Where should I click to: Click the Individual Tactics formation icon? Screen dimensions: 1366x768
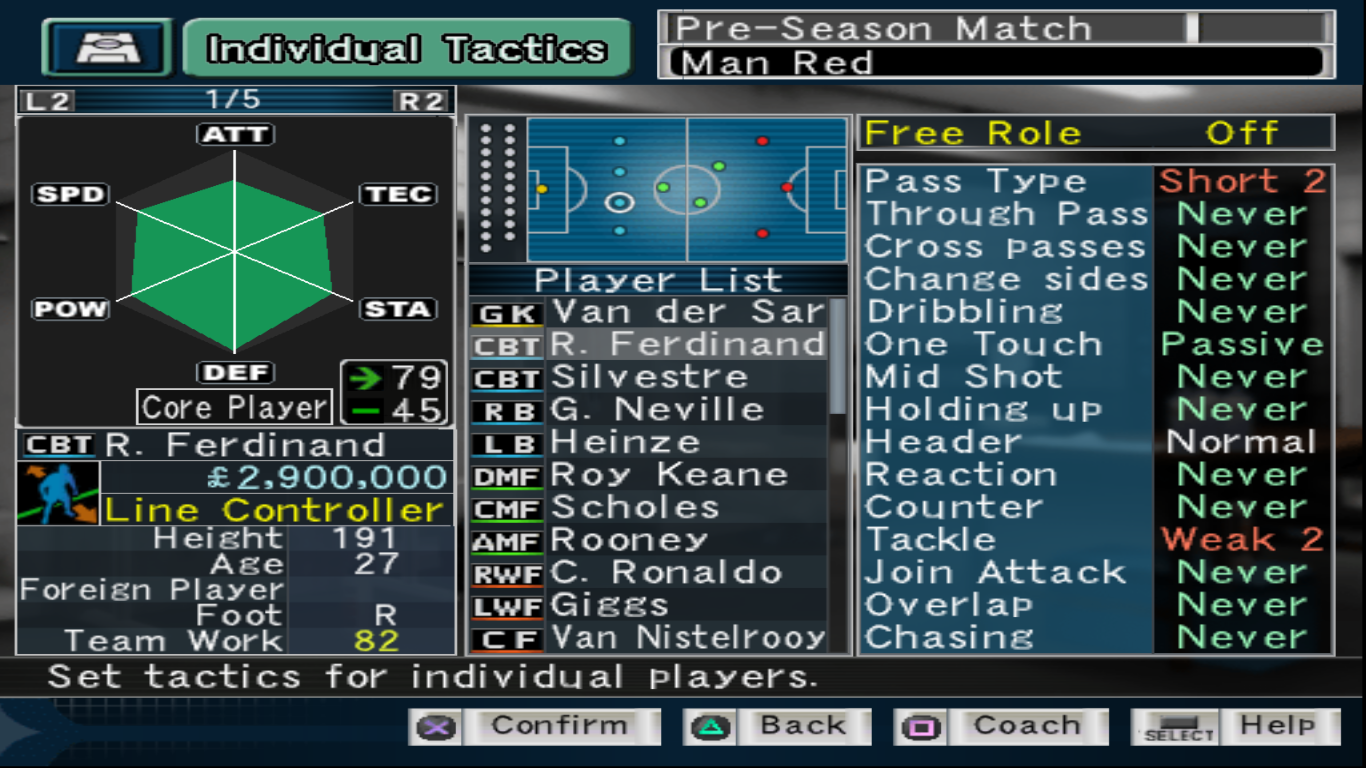point(108,48)
